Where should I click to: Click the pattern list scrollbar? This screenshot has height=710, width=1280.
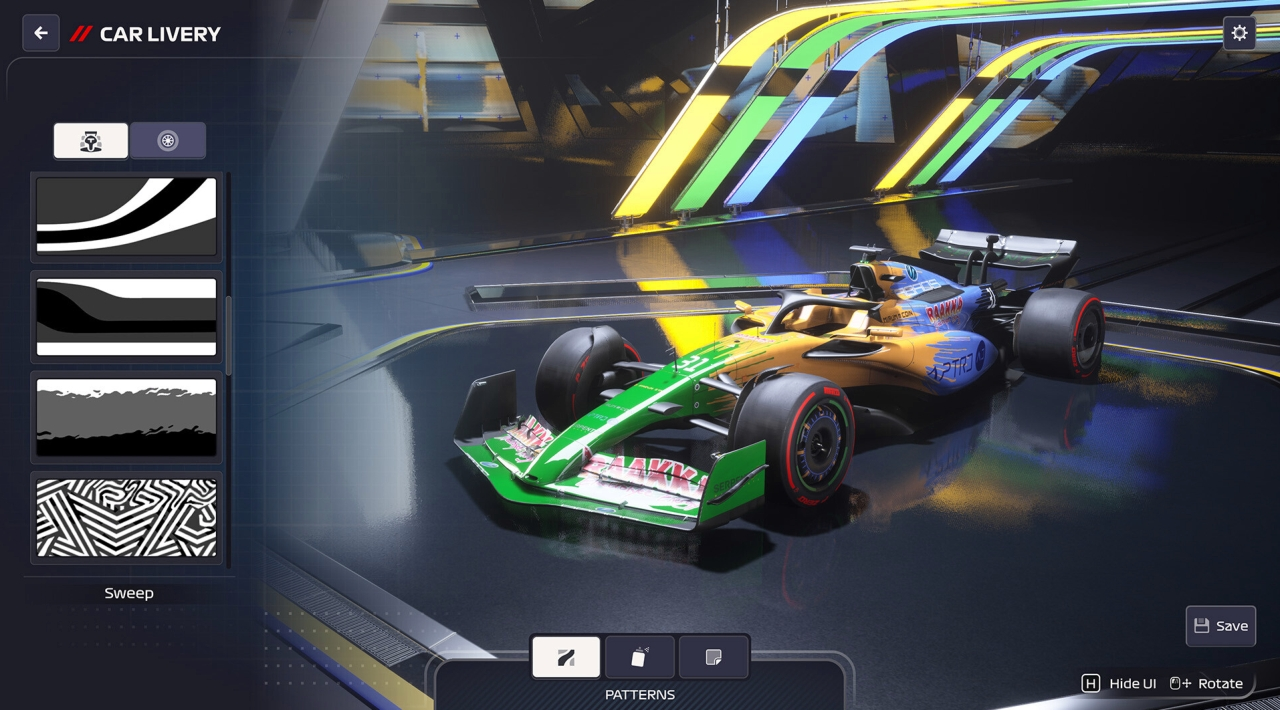[228, 335]
